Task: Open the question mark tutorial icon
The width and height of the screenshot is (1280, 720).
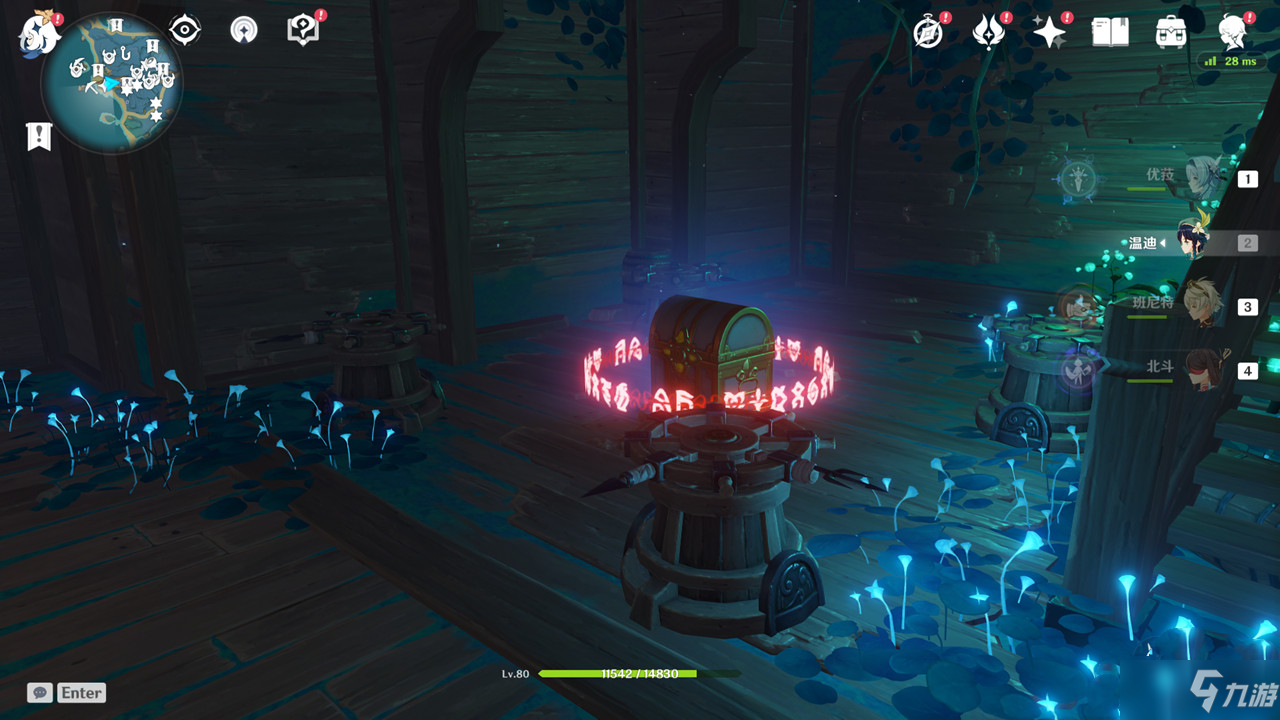Action: point(302,31)
